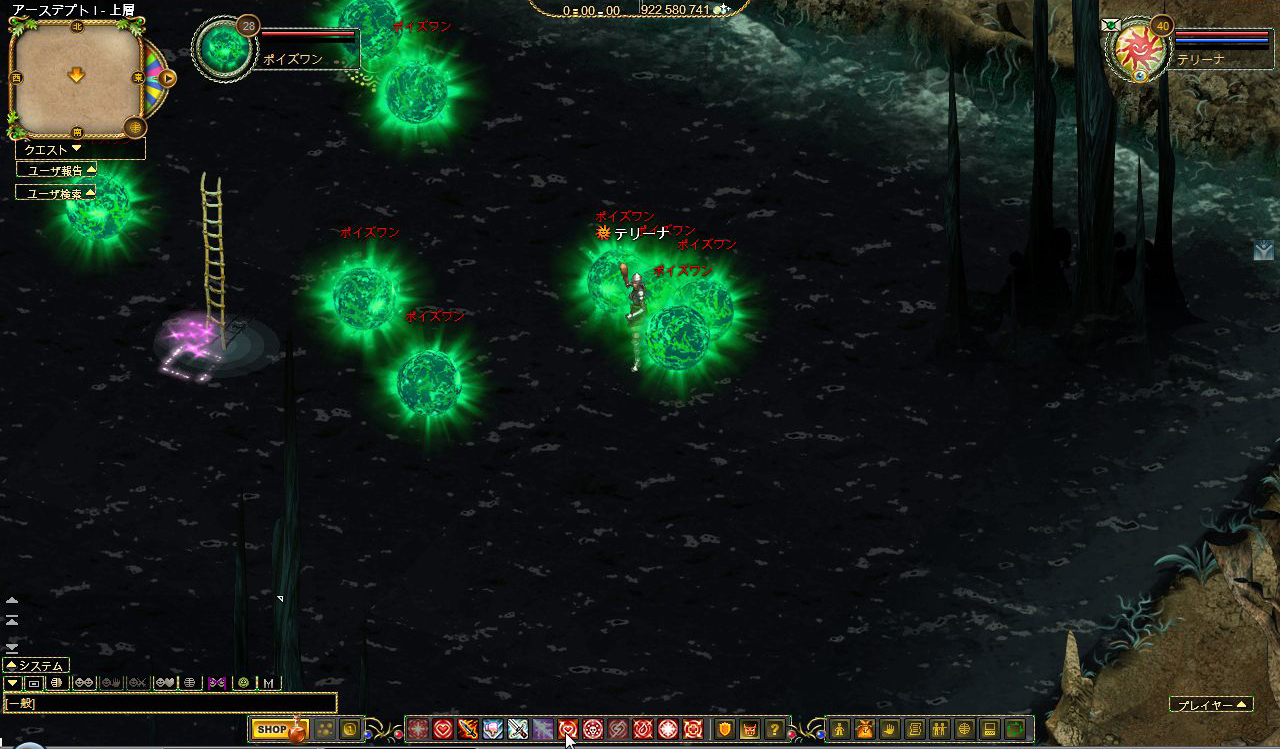Viewport: 1280px width, 749px height.
Task: Open the SHOP button with potion
Action: pos(279,730)
